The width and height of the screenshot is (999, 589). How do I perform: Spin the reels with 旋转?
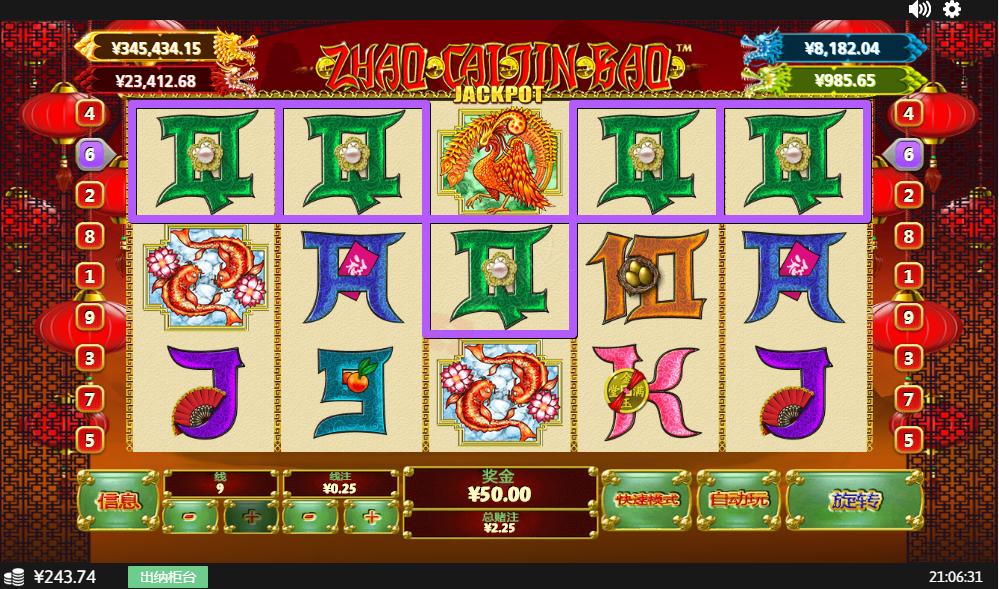pos(853,499)
